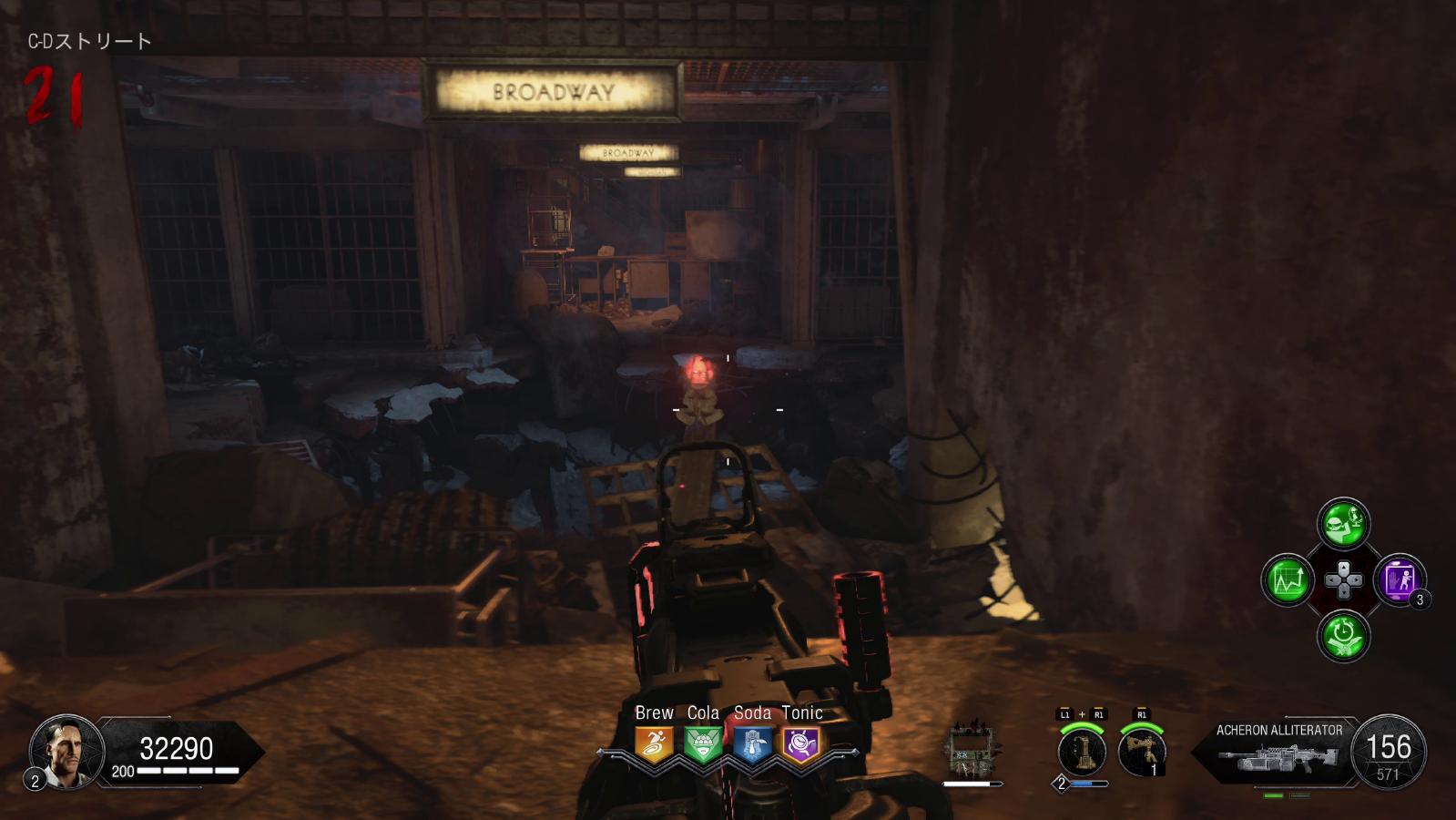Screen dimensions: 1456x820
Task: Select the orange Brew perk icon
Action: [x=654, y=744]
